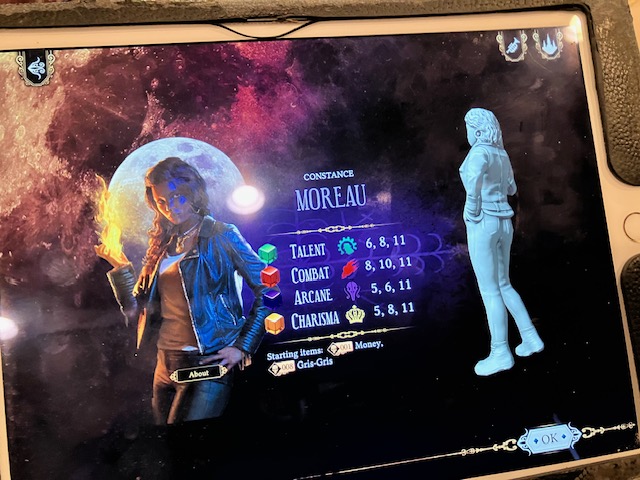Tap the Money starting item card
640x480 pixels.
click(x=342, y=349)
